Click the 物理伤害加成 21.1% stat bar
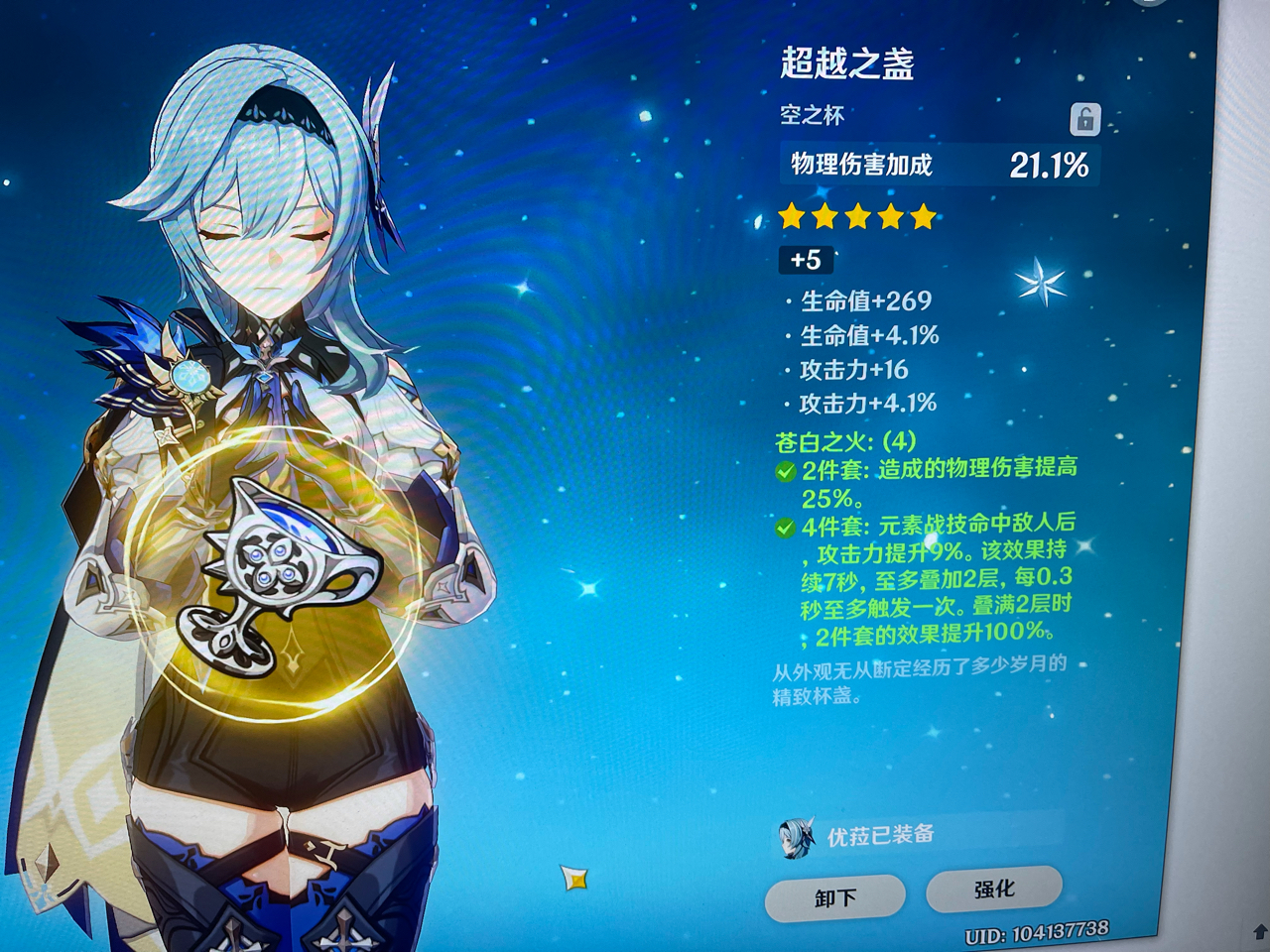Screen dimensions: 1270x952 938,162
